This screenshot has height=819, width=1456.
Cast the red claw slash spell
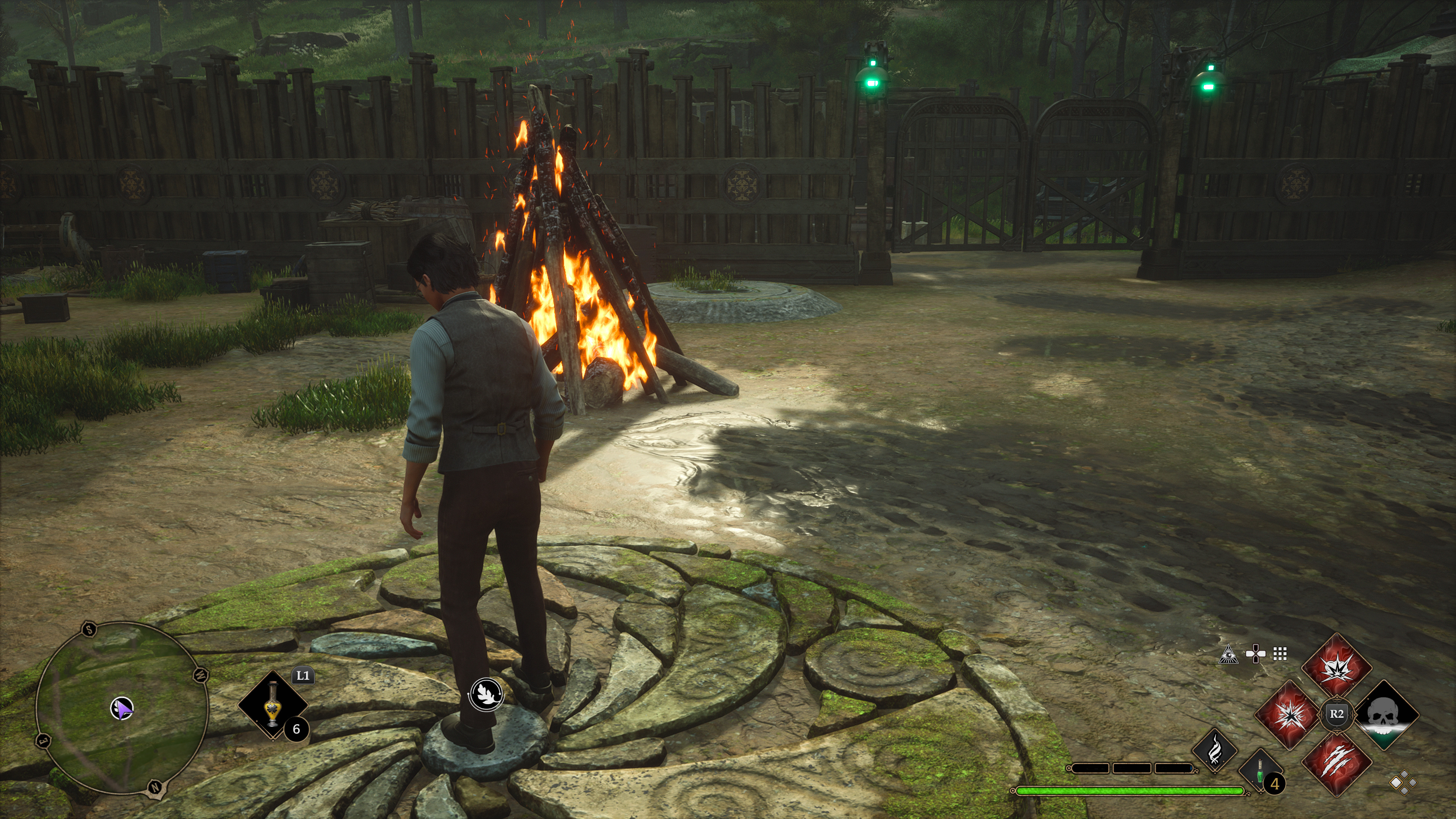[1337, 763]
